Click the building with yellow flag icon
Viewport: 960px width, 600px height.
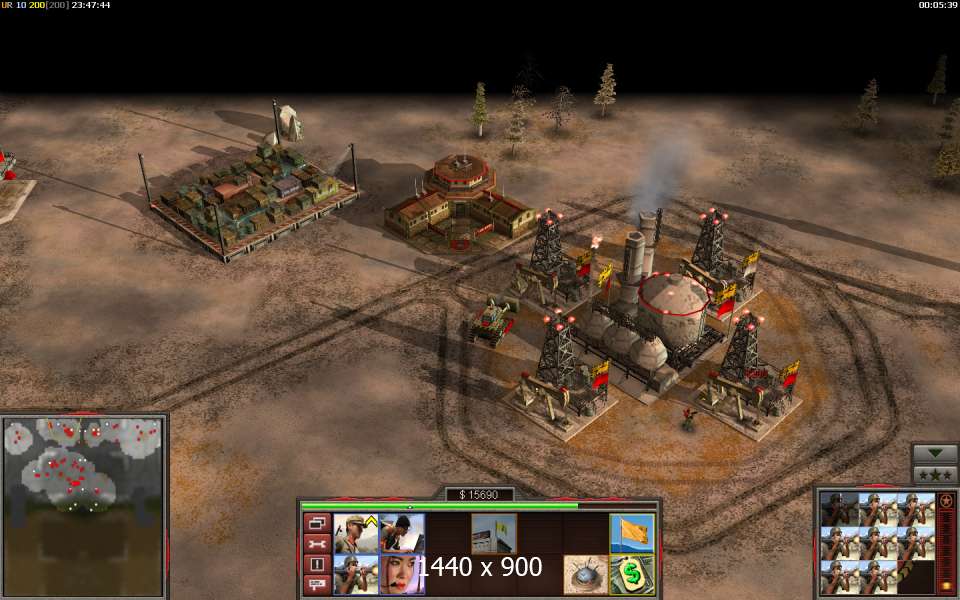pyautogui.click(x=494, y=533)
